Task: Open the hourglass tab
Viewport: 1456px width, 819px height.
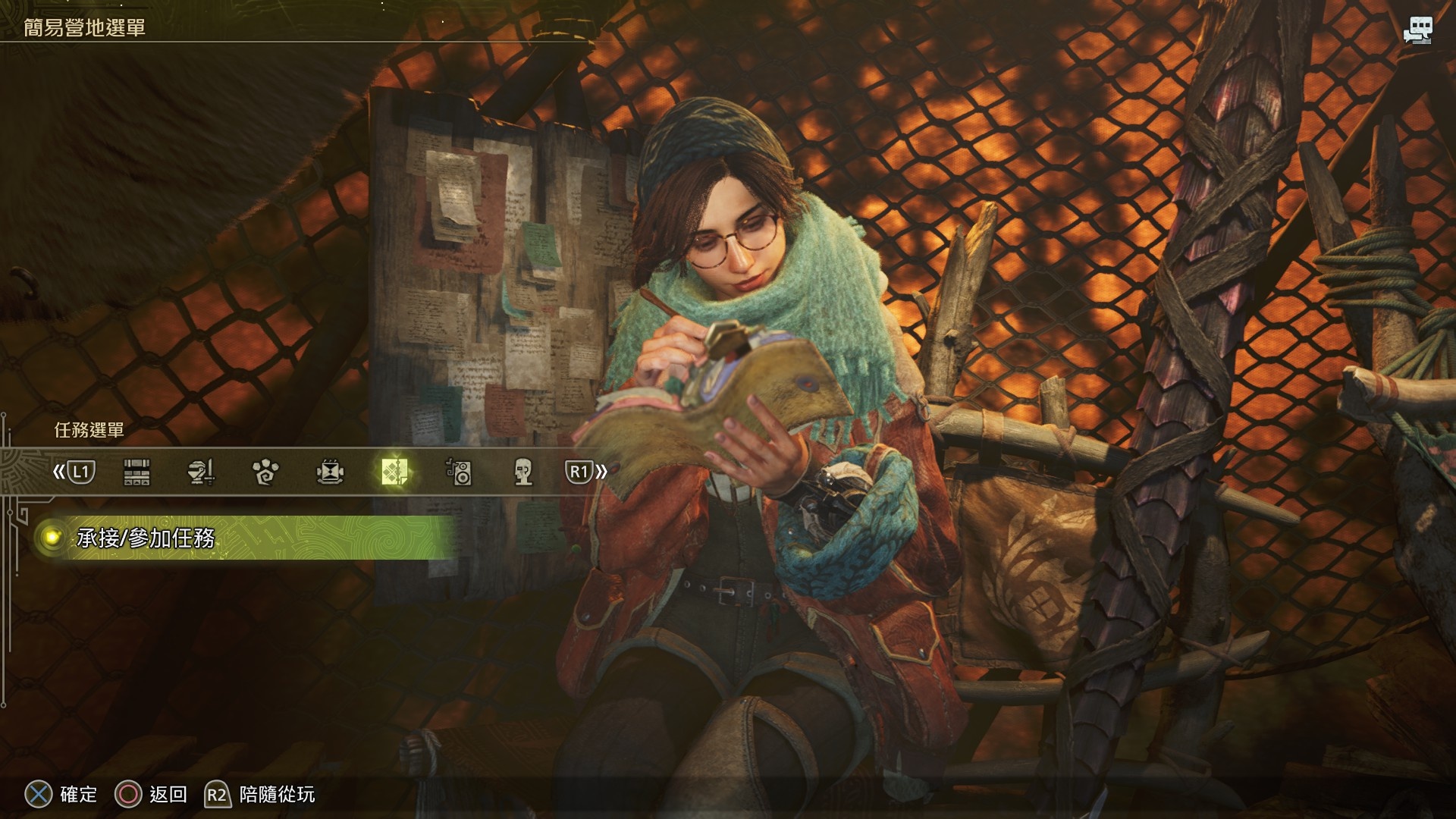Action: (330, 472)
